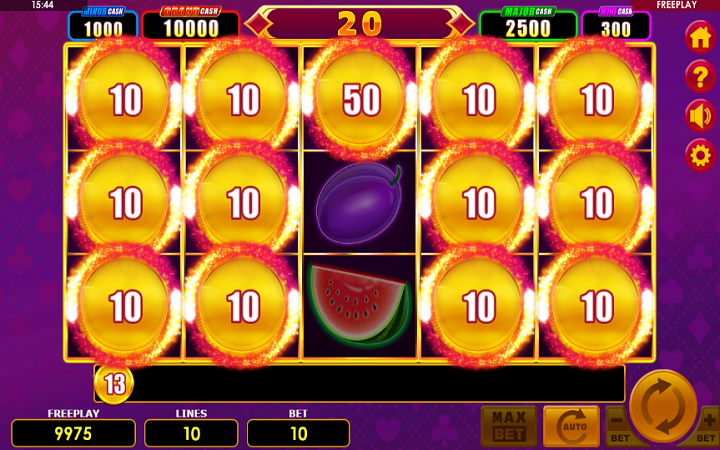The image size is (720, 450).
Task: Go to the lobby via the home icon
Action: pyautogui.click(x=700, y=37)
